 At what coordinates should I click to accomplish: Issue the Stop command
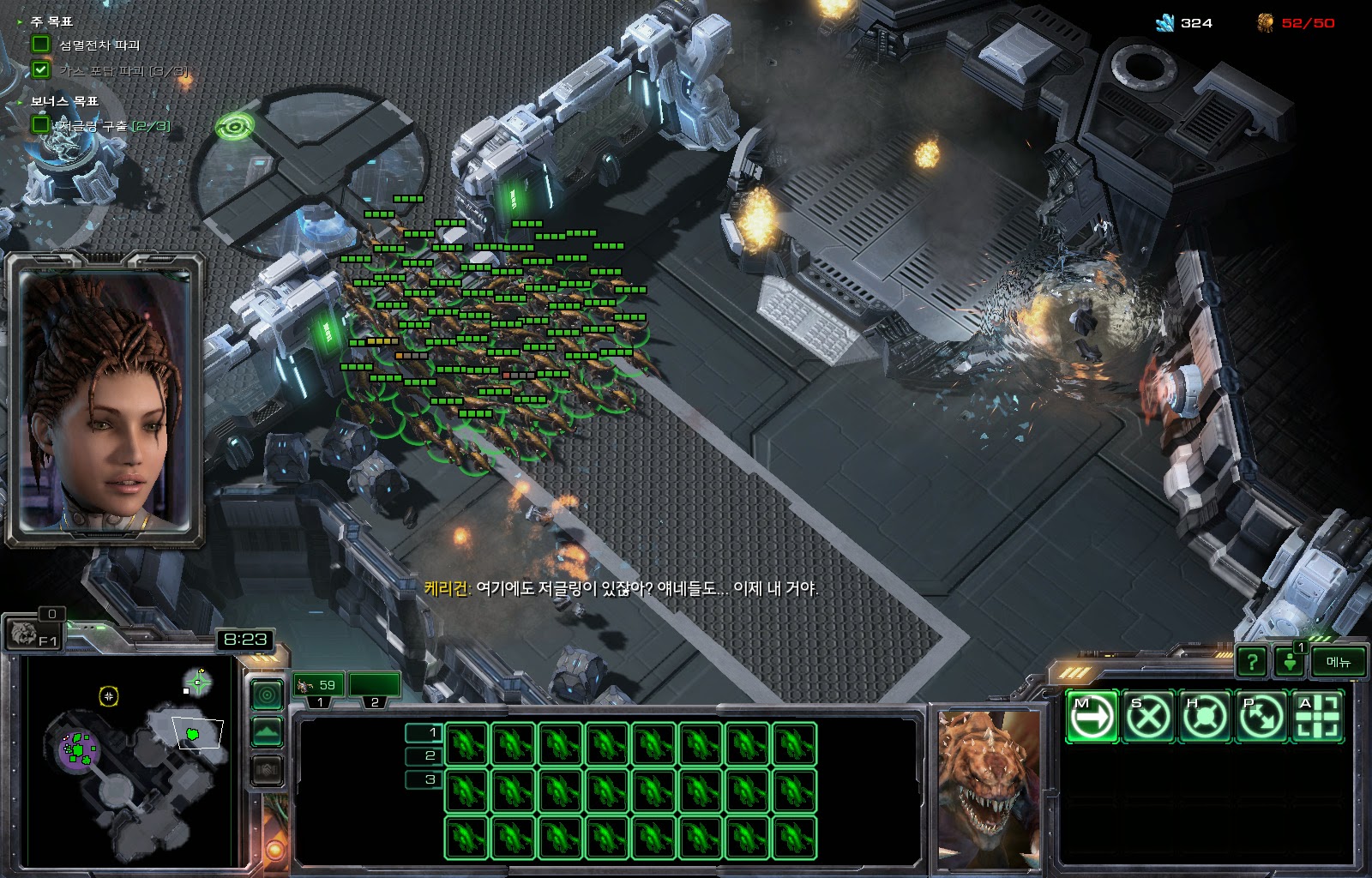(1148, 716)
